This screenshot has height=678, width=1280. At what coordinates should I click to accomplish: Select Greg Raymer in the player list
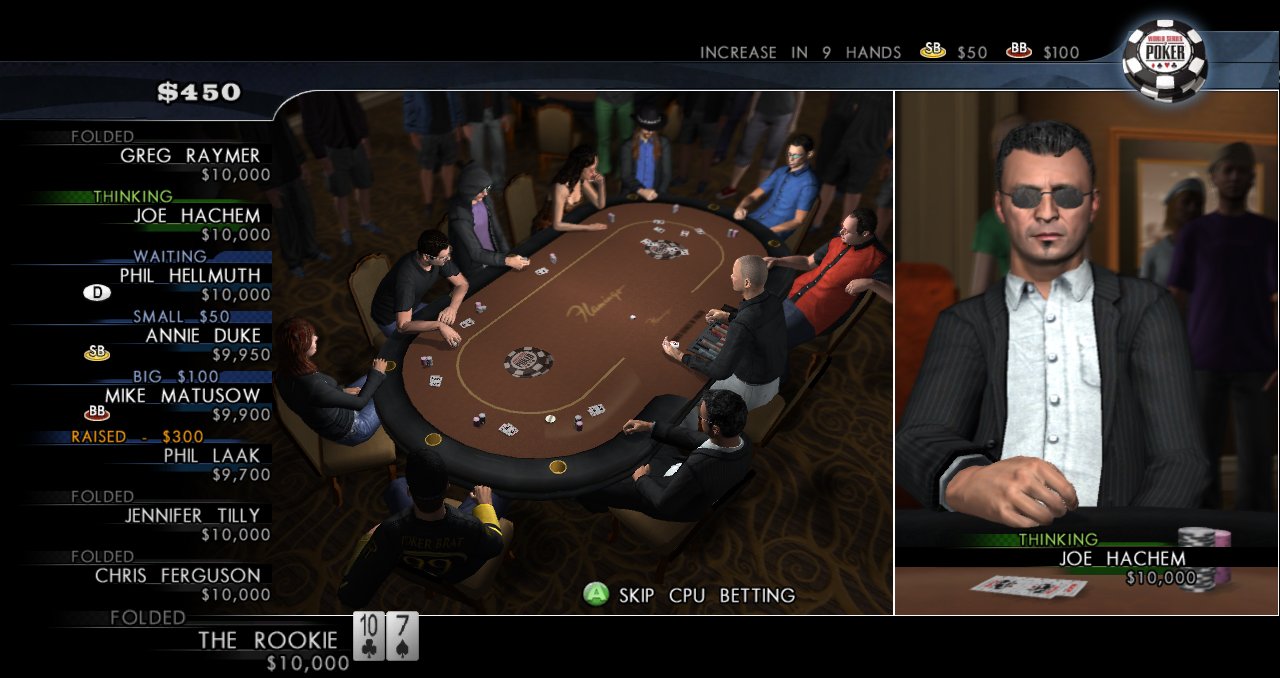tap(190, 156)
